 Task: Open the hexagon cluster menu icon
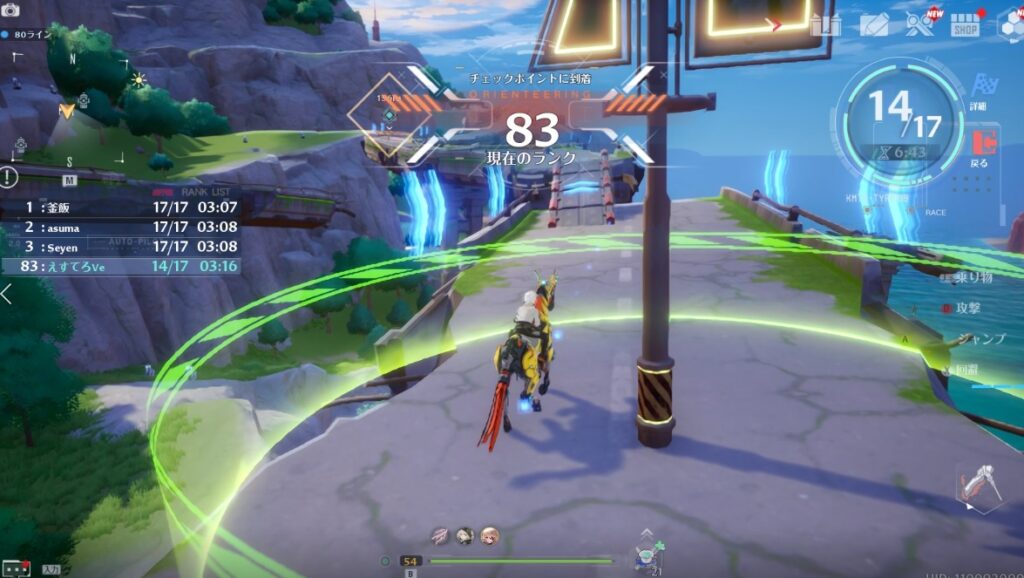pos(1011,25)
